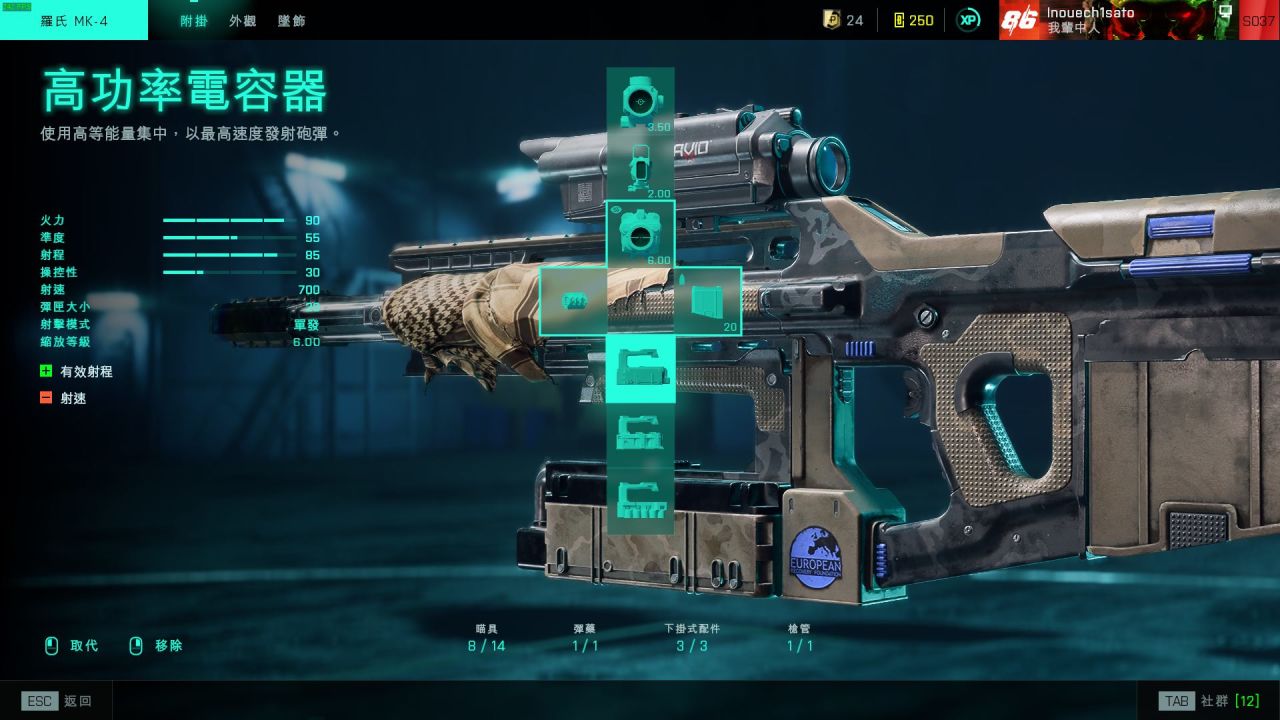This screenshot has width=1280, height=720.
Task: Switch to the 附掛 attachments tab
Action: click(x=193, y=21)
